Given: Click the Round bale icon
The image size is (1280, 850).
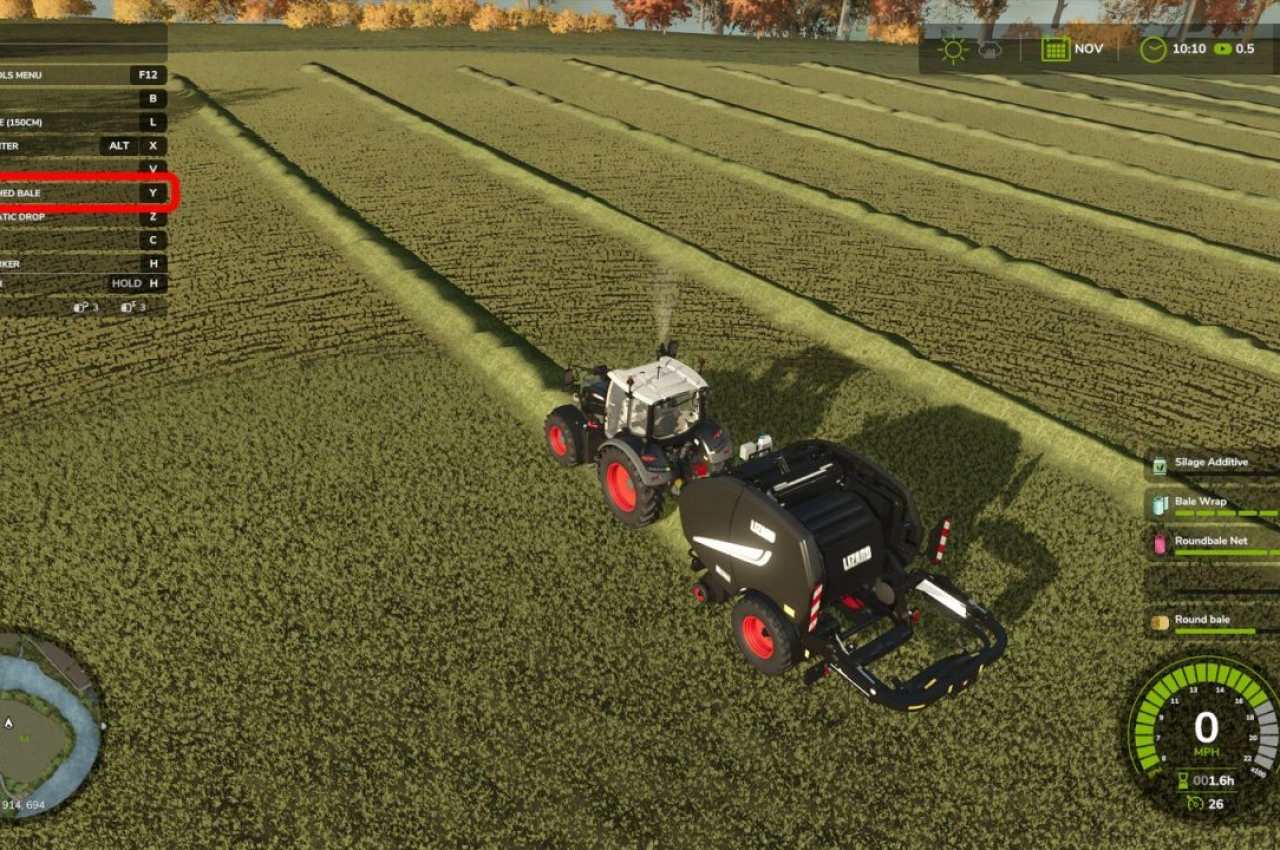Looking at the screenshot, I should click(x=1160, y=622).
